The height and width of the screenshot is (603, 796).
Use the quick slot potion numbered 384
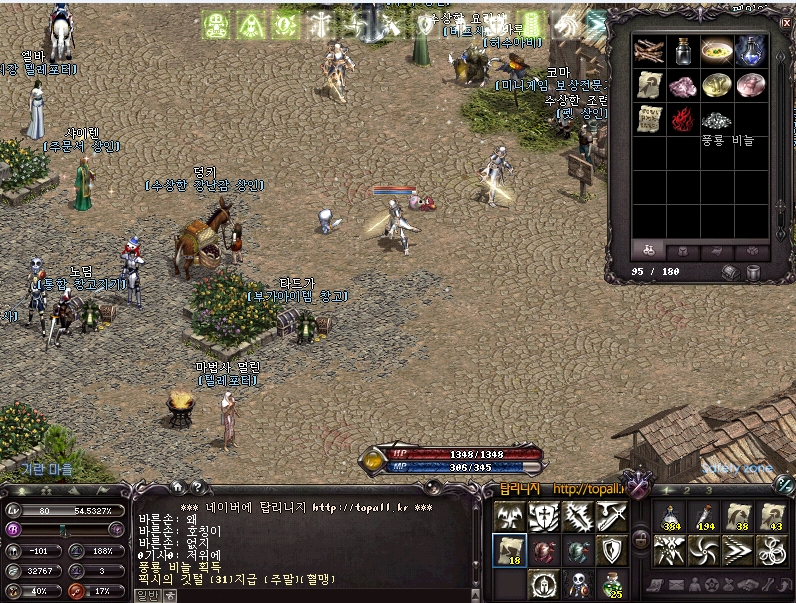click(670, 517)
